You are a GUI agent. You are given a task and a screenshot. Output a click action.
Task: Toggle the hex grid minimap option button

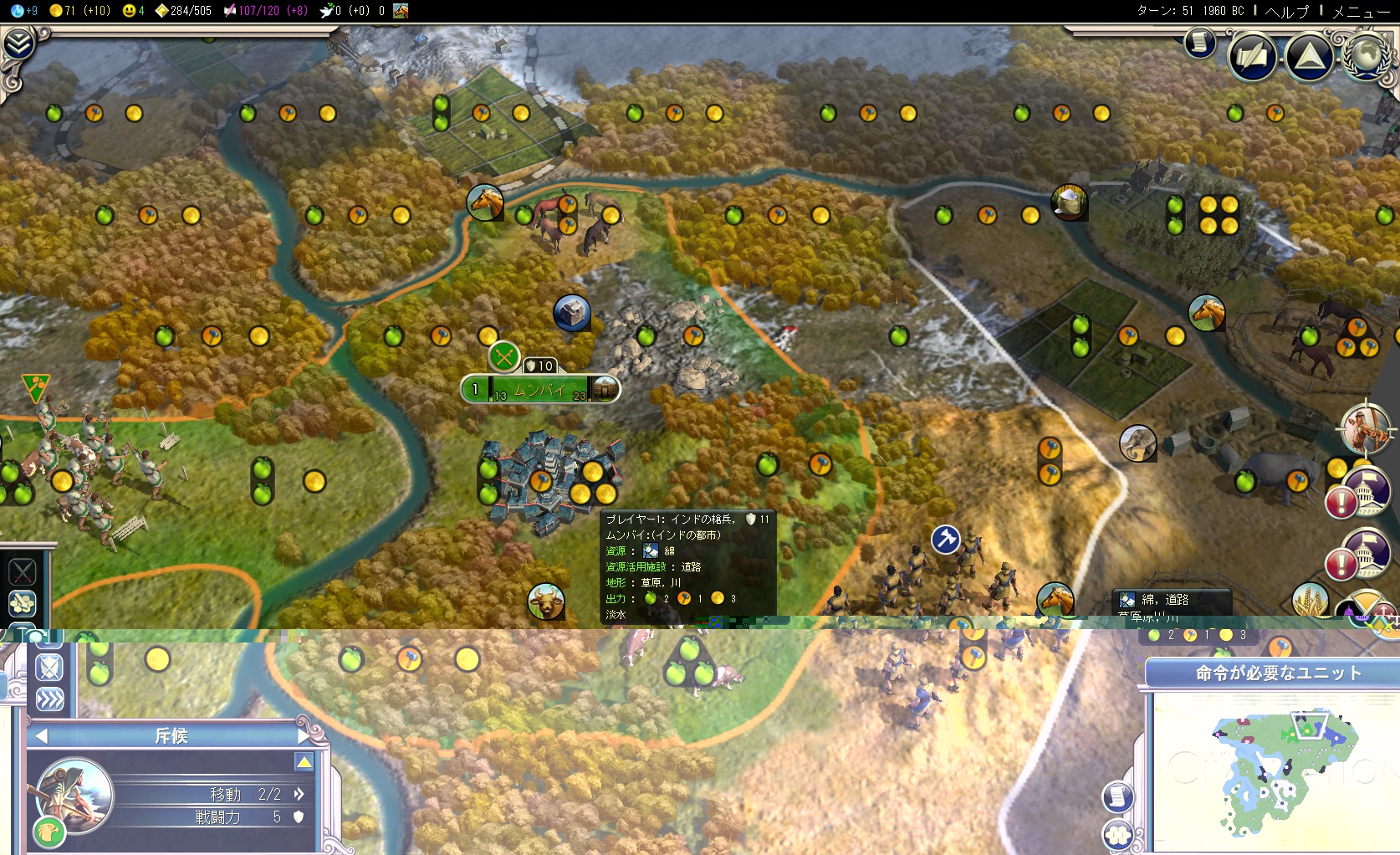1118,833
